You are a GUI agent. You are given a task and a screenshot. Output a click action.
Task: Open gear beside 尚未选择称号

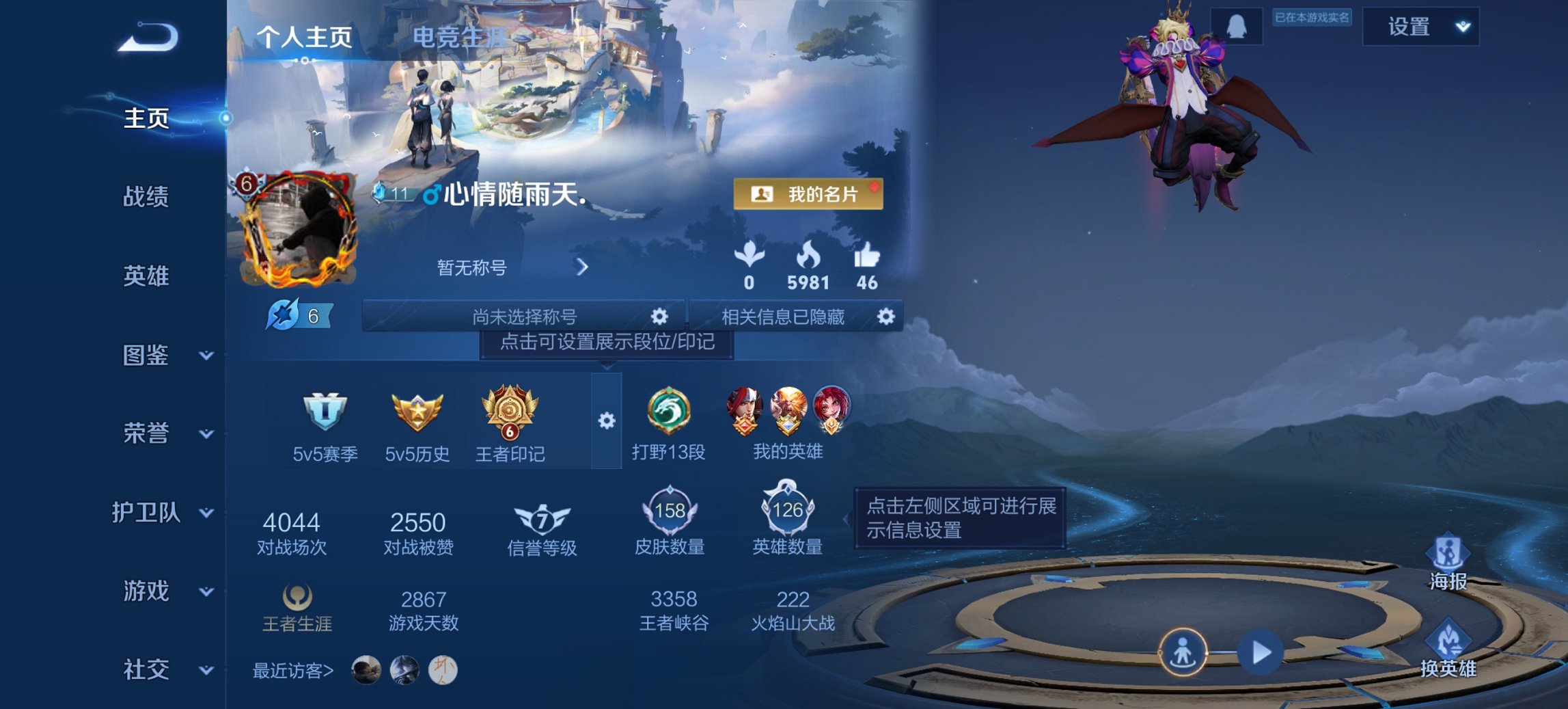click(x=658, y=317)
